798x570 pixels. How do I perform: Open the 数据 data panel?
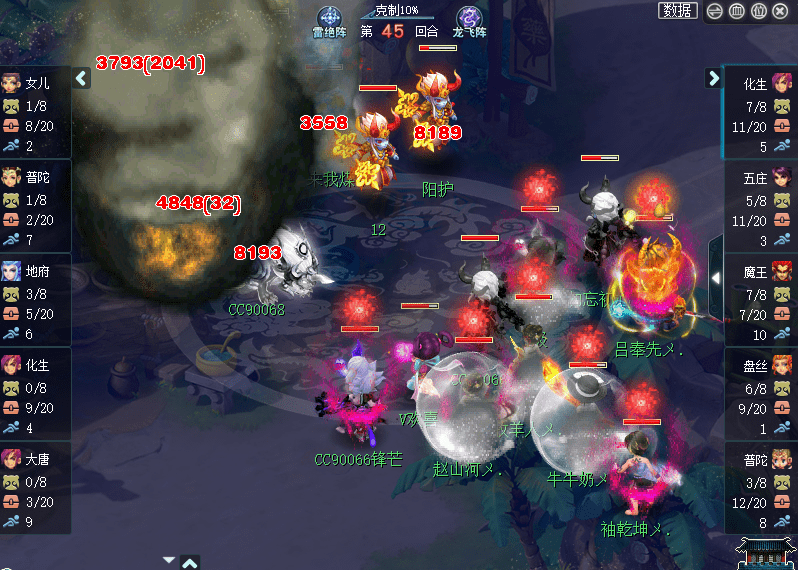[x=677, y=11]
